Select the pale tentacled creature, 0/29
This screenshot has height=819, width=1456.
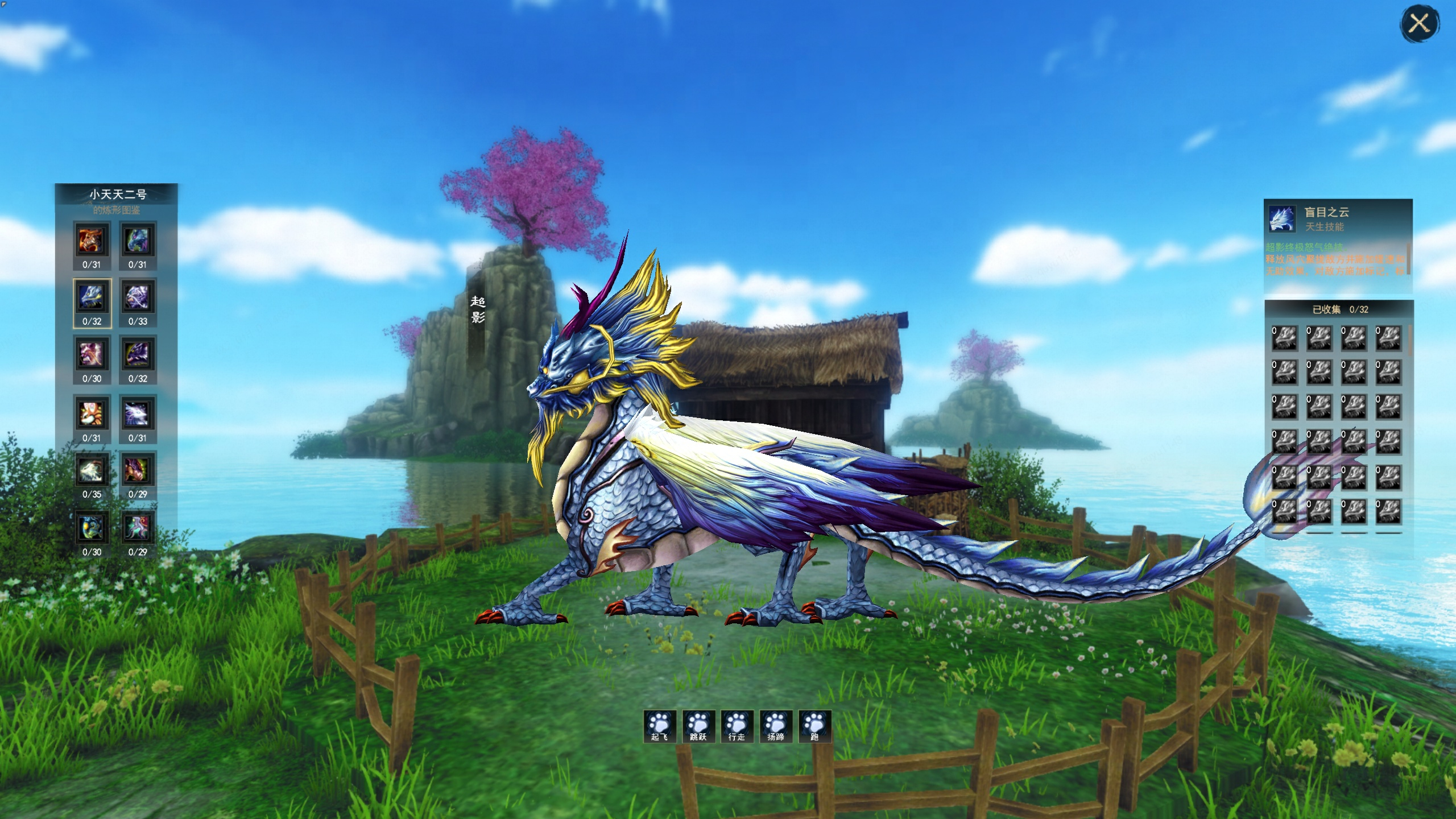coord(138,528)
